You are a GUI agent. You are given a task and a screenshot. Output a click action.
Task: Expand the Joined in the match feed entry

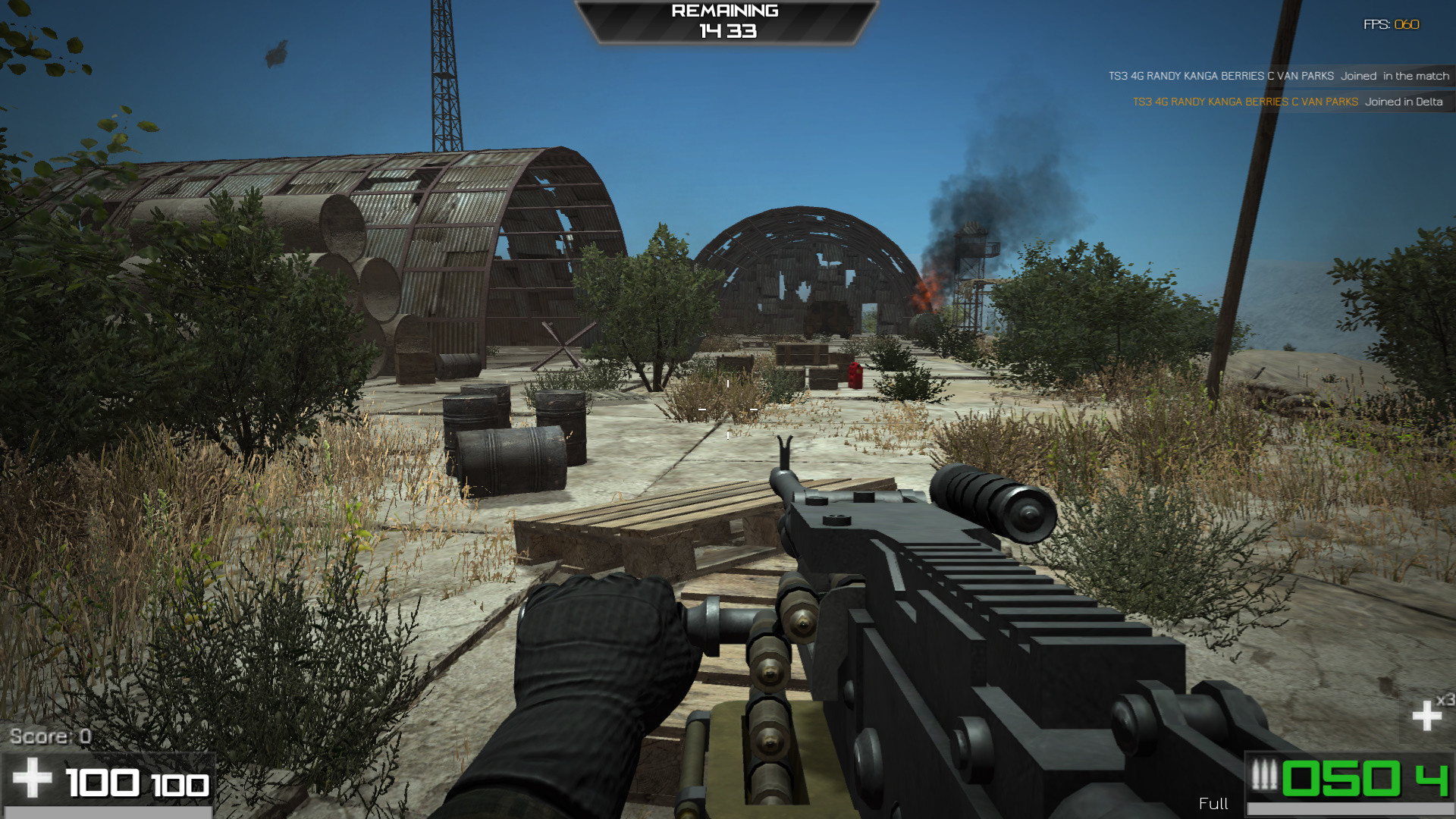1394,76
